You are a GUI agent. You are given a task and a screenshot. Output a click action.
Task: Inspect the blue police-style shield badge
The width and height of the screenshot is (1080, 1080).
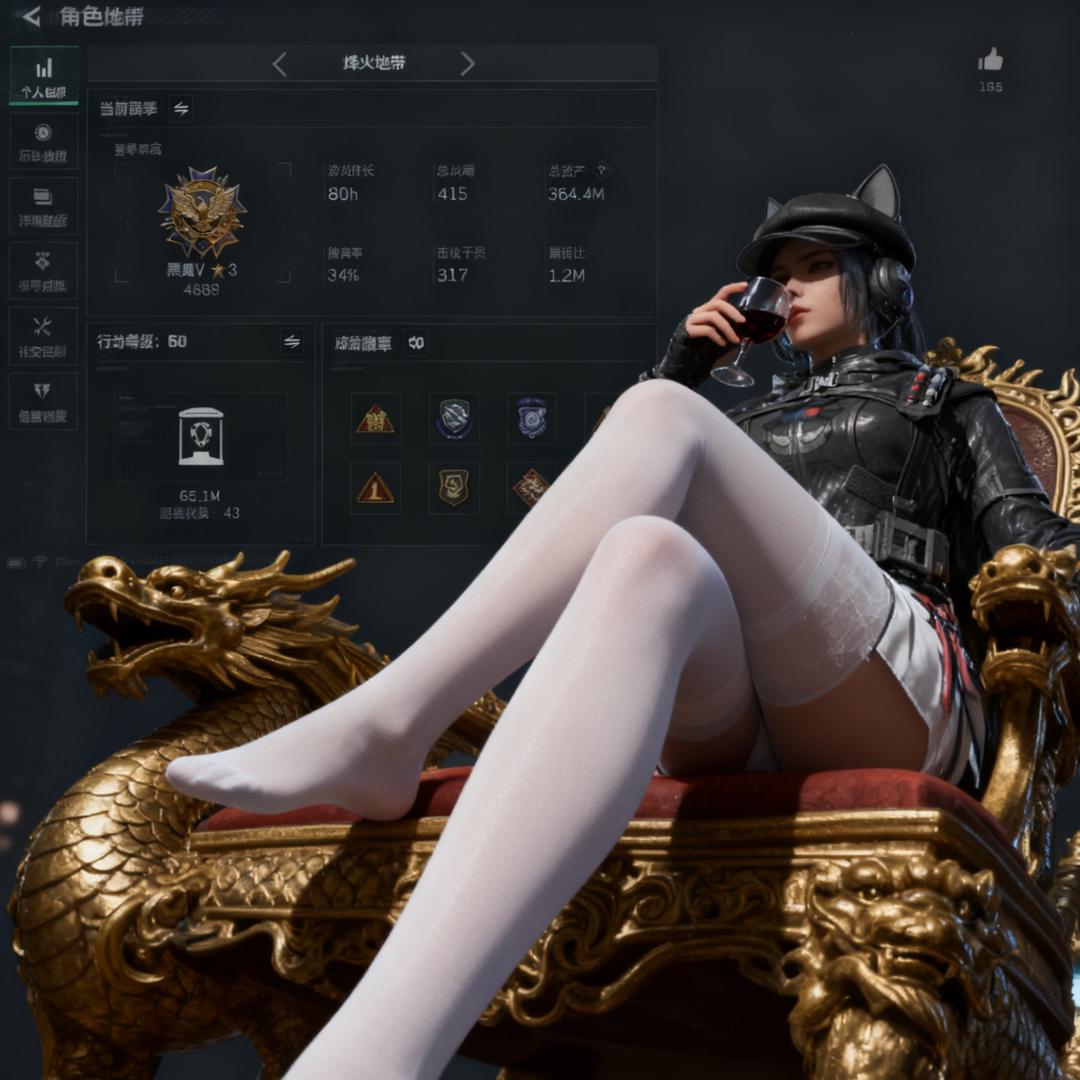click(532, 417)
